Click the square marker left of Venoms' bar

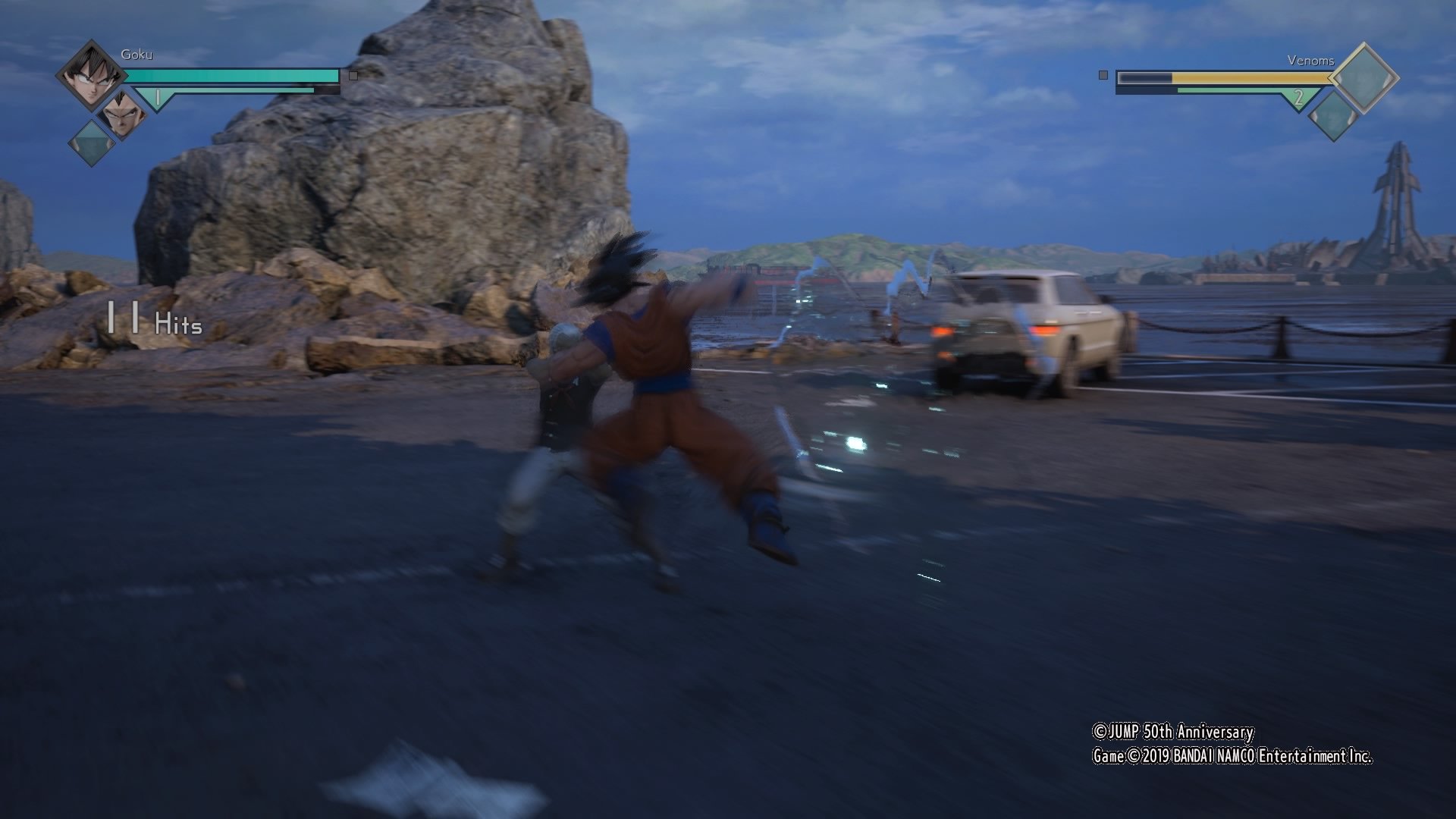click(1102, 75)
